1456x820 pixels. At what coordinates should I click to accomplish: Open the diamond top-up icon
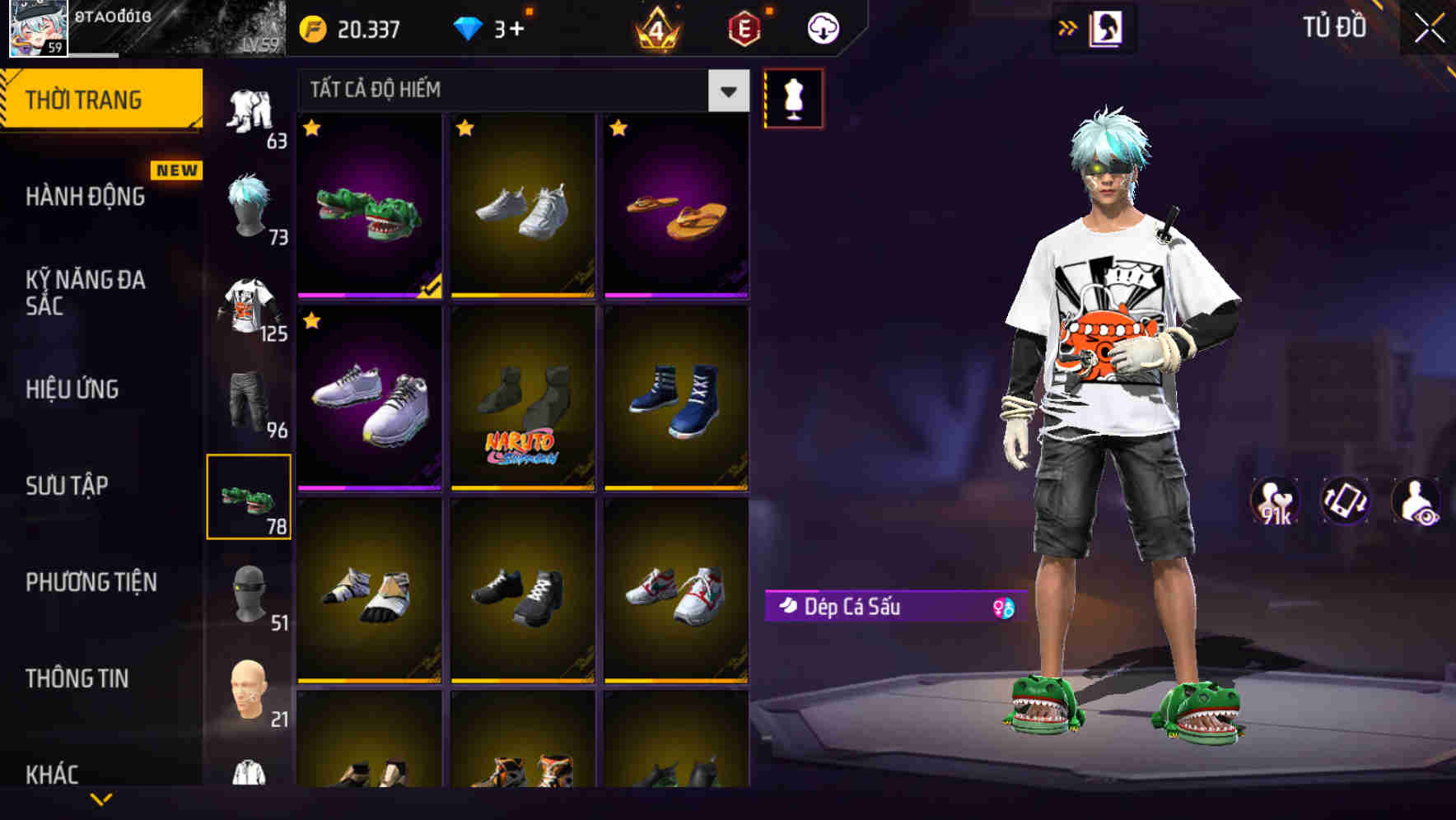(x=469, y=27)
